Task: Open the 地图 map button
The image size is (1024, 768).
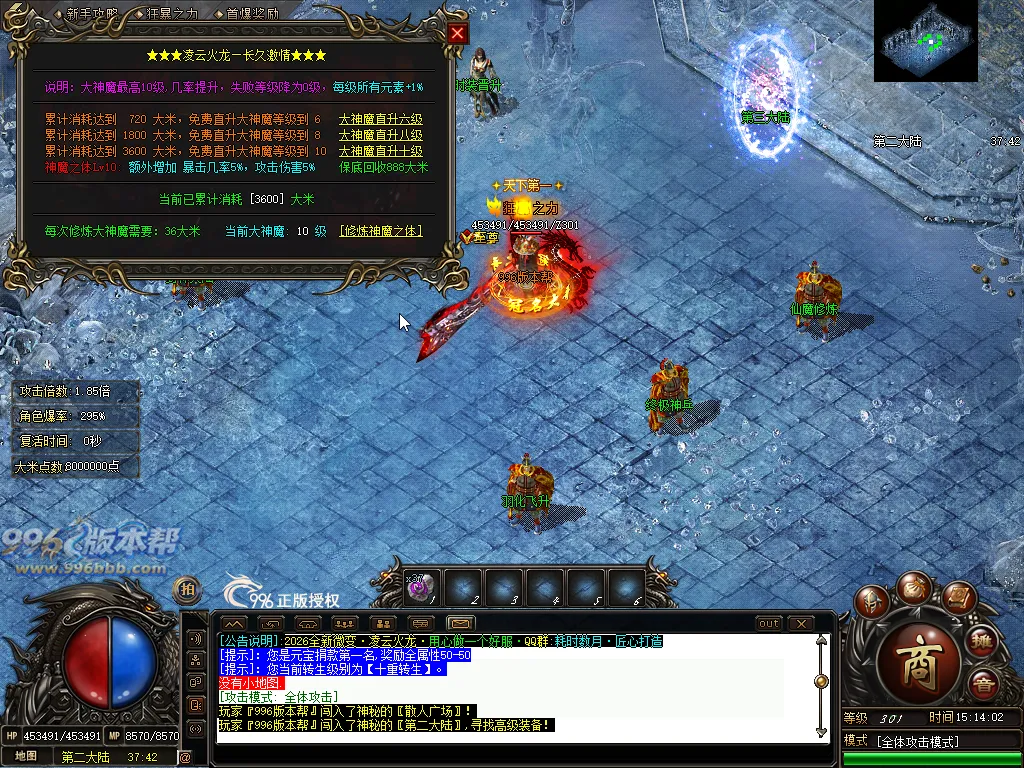Action: [x=26, y=756]
